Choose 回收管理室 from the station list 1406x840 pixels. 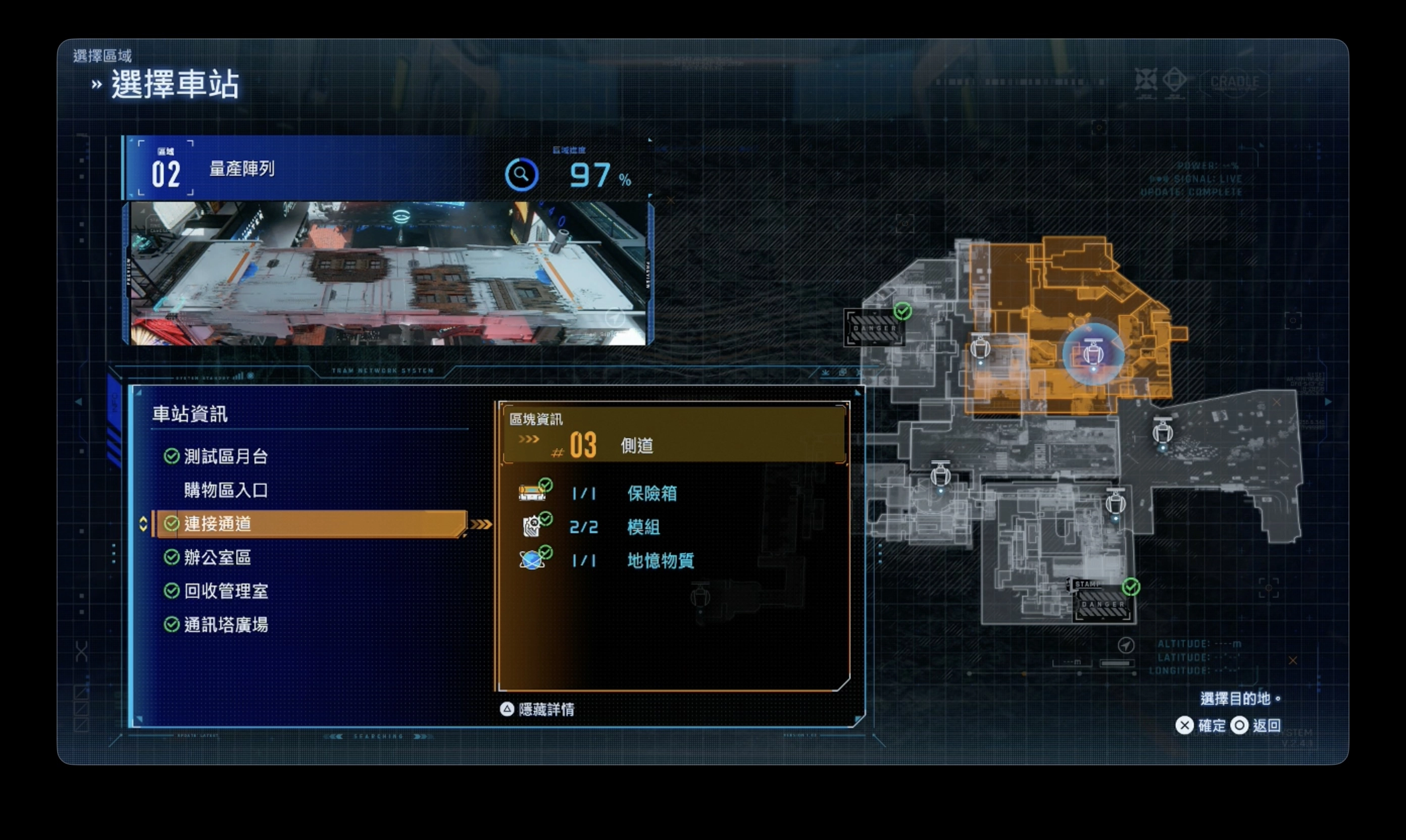coord(225,591)
